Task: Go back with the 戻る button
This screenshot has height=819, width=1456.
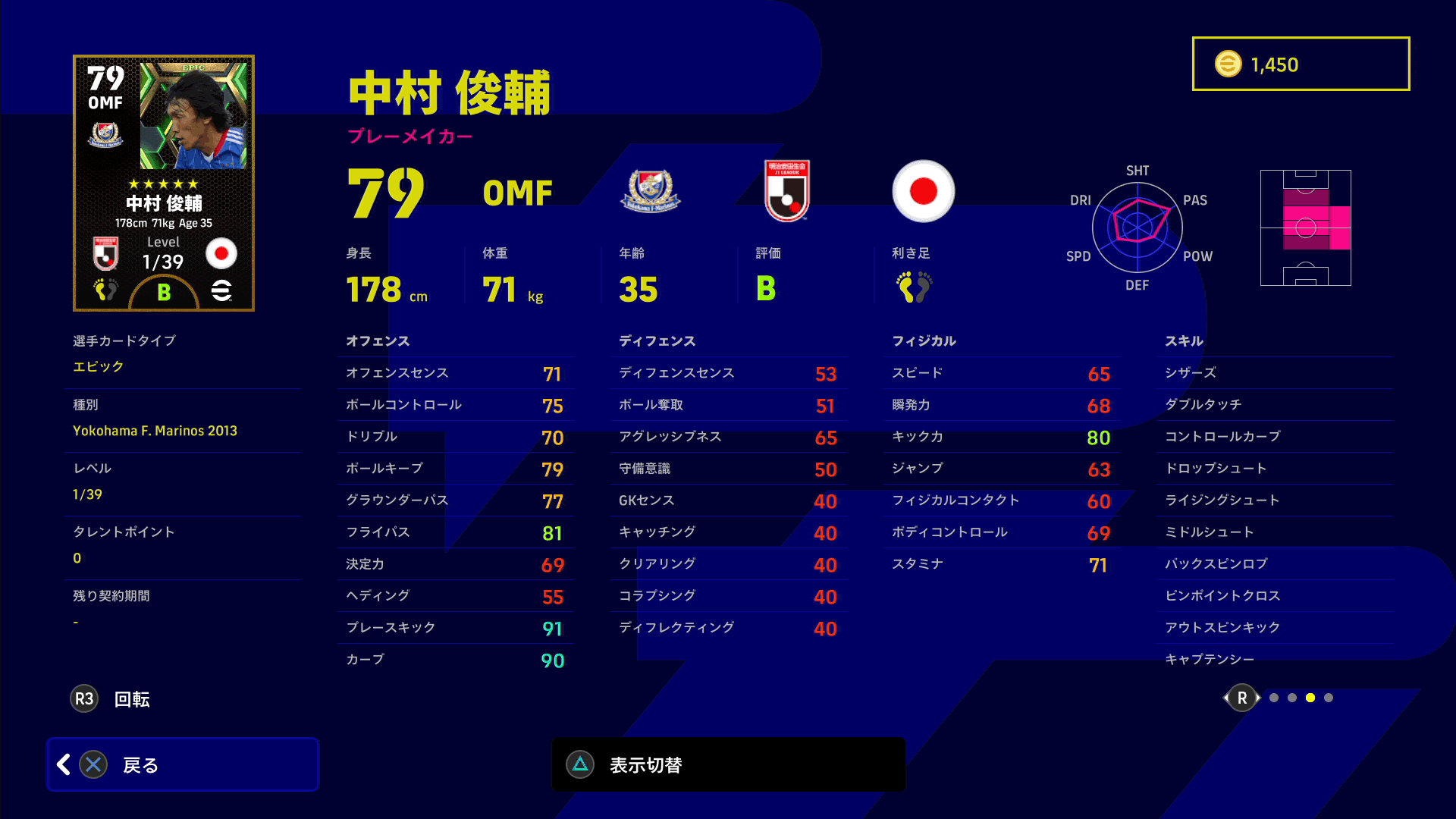Action: pos(182,764)
